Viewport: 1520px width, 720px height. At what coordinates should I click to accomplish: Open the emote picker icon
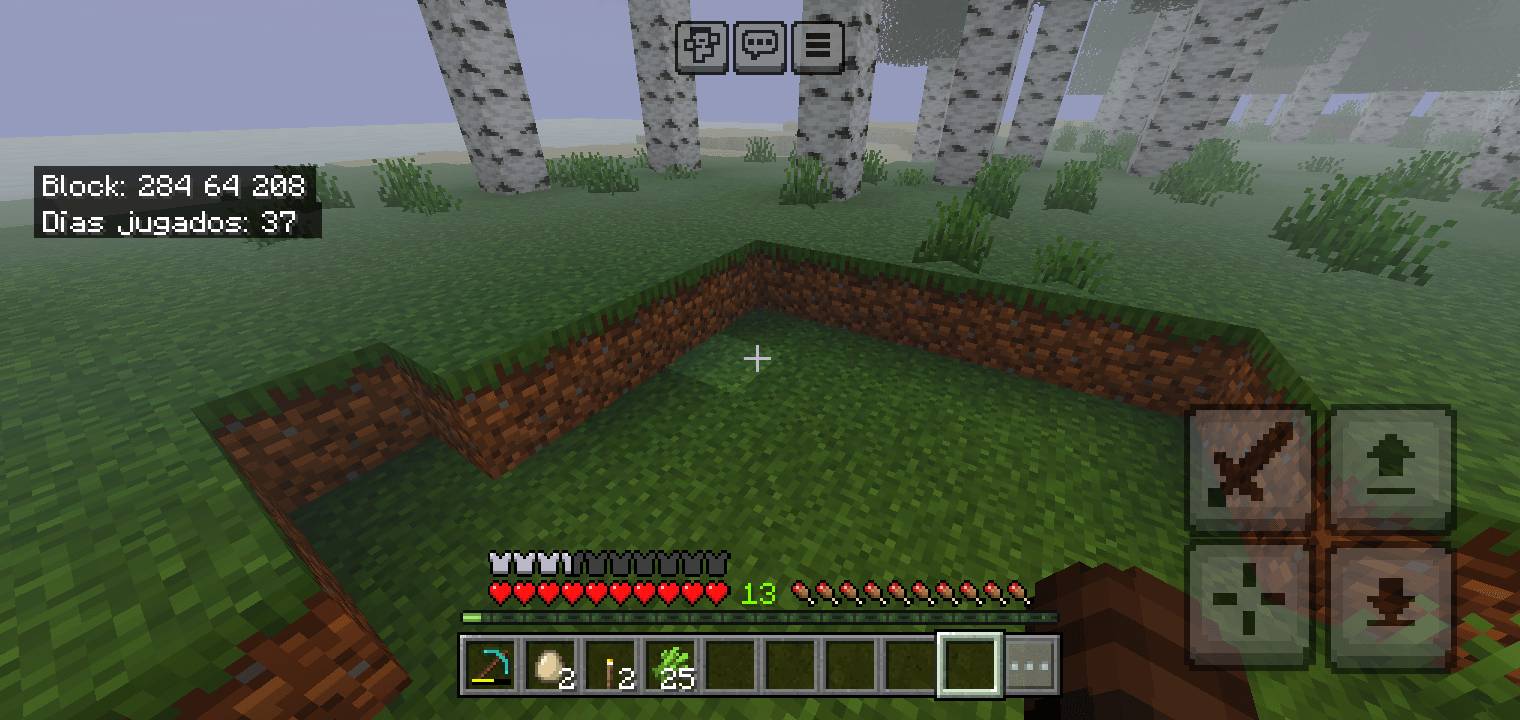(703, 46)
